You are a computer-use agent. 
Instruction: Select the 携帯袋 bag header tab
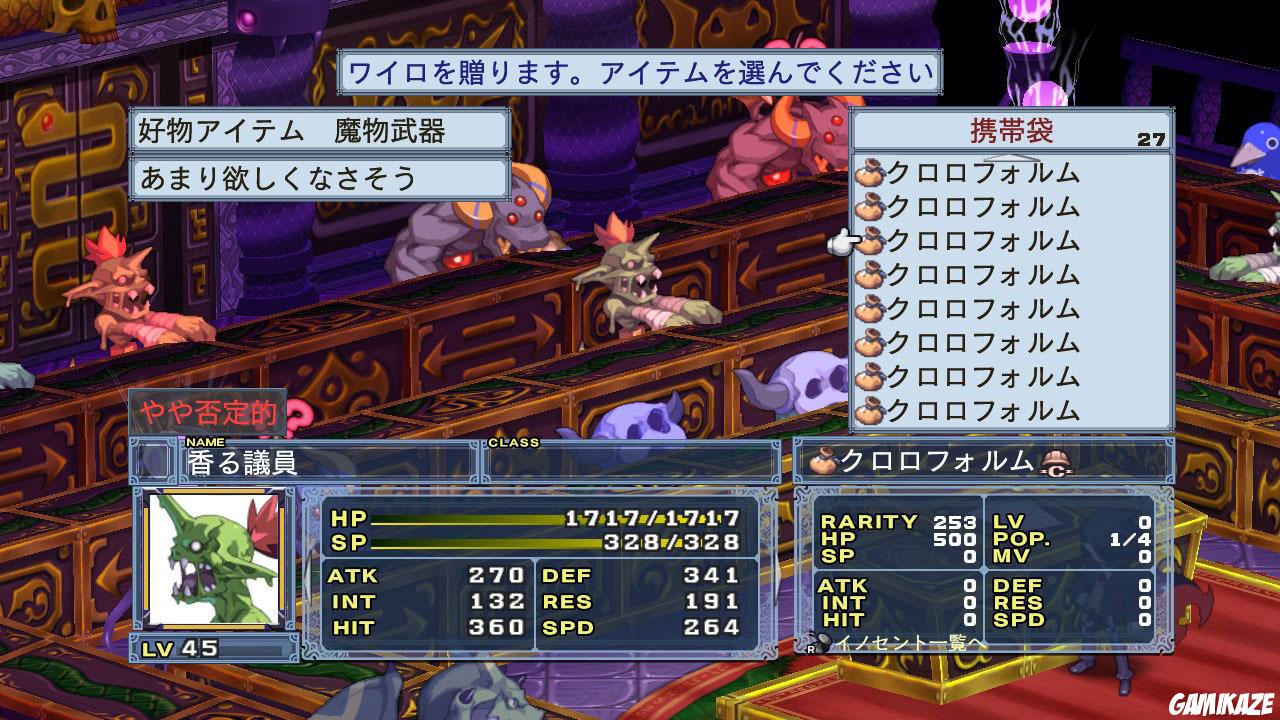click(1010, 128)
